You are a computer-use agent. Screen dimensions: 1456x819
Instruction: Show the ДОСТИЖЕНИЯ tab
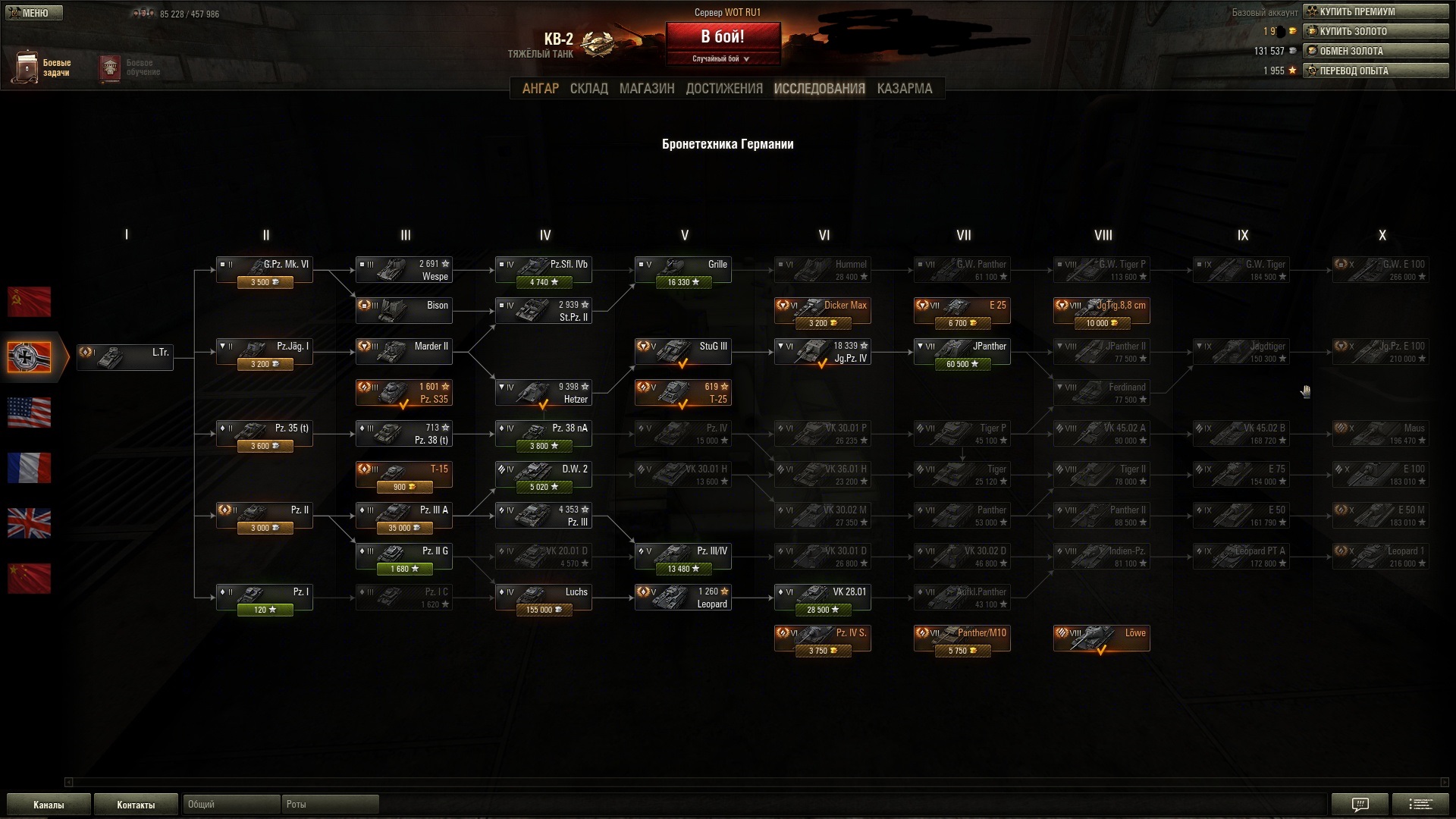point(723,89)
